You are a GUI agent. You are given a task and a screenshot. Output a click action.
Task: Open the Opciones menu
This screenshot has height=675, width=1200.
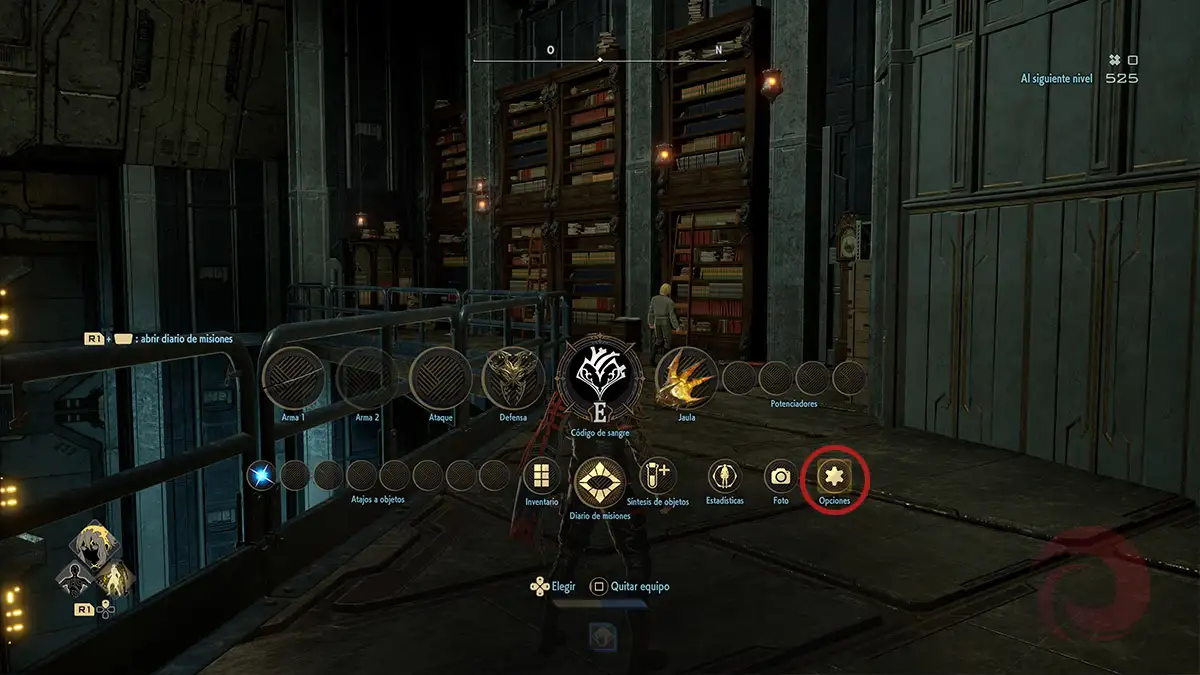[x=834, y=476]
